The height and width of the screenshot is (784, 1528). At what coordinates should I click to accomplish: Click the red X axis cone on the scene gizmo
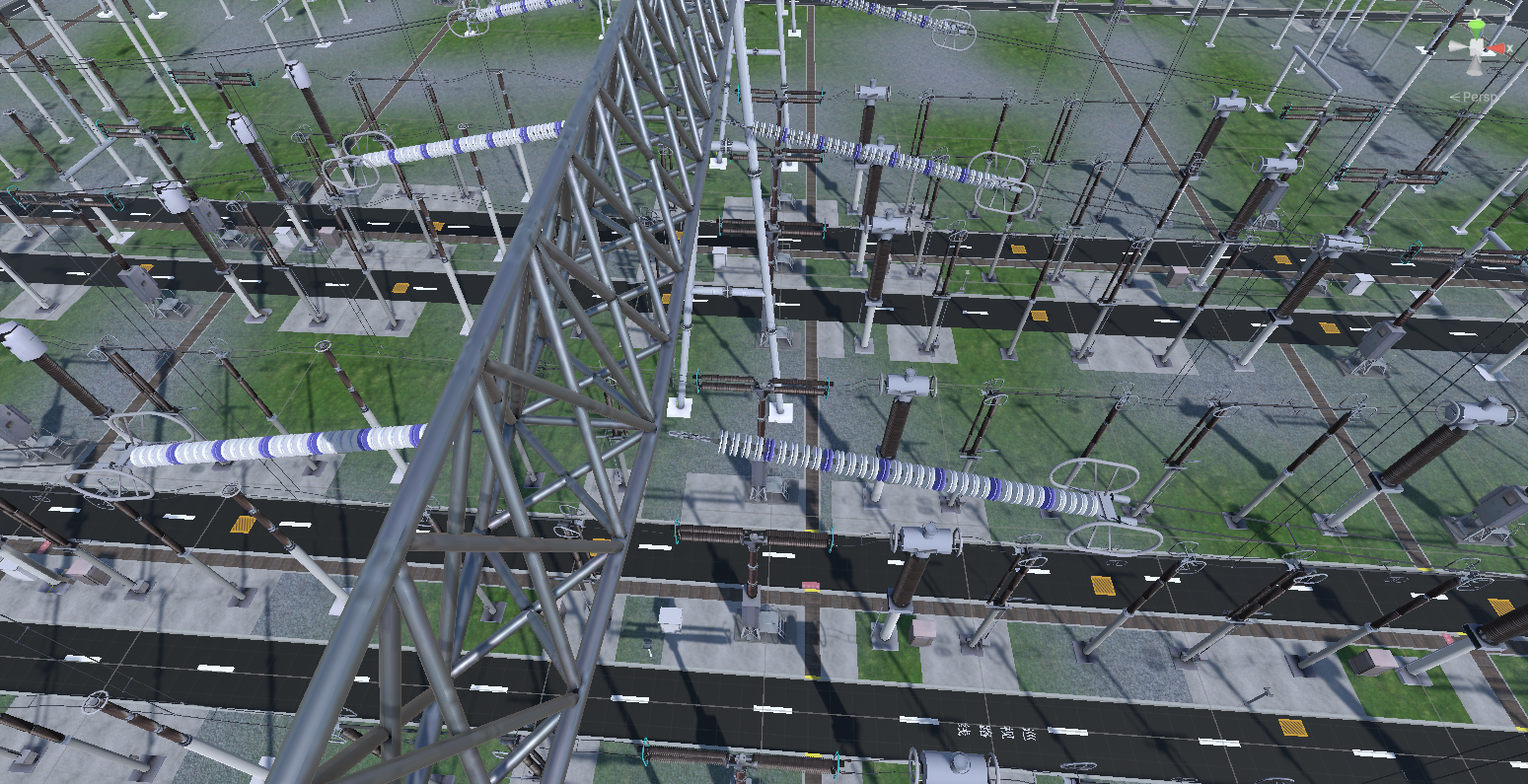tap(1495, 47)
